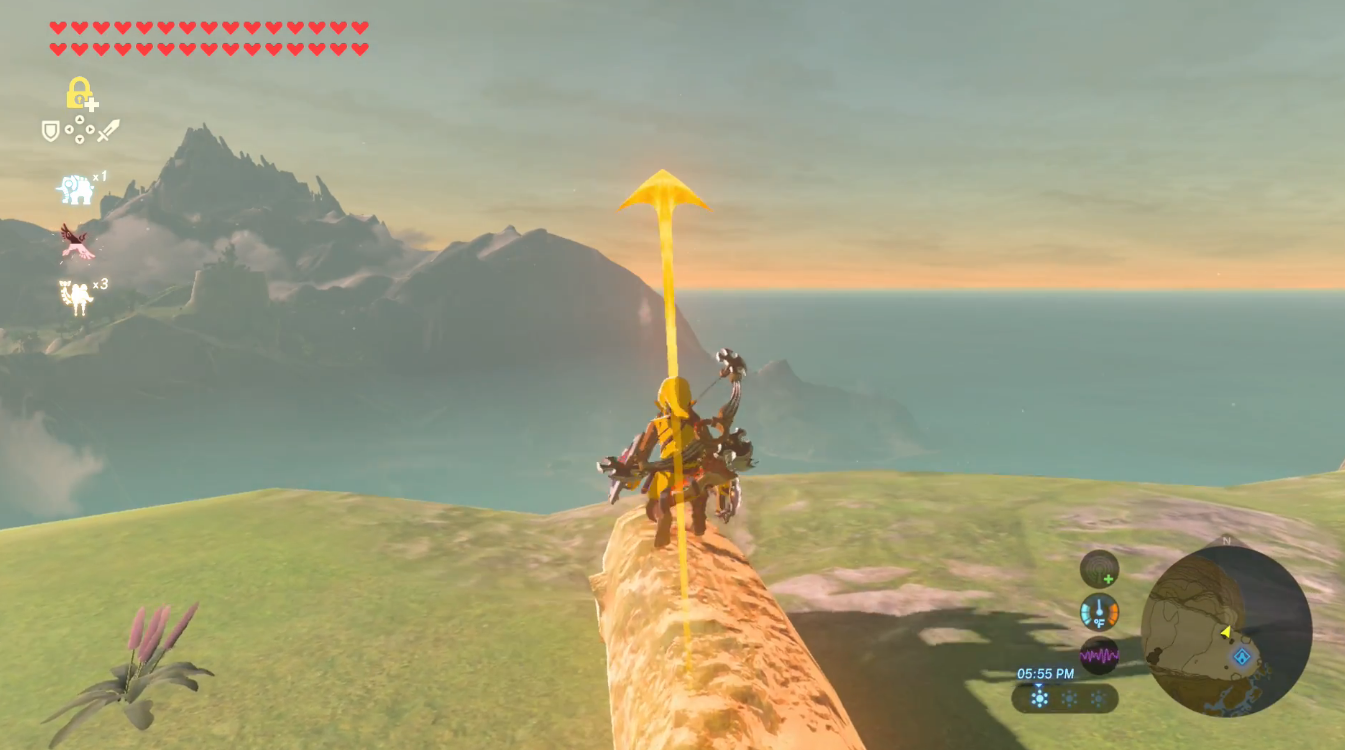Toggle the current sunny weather symbol

[x=1039, y=697]
